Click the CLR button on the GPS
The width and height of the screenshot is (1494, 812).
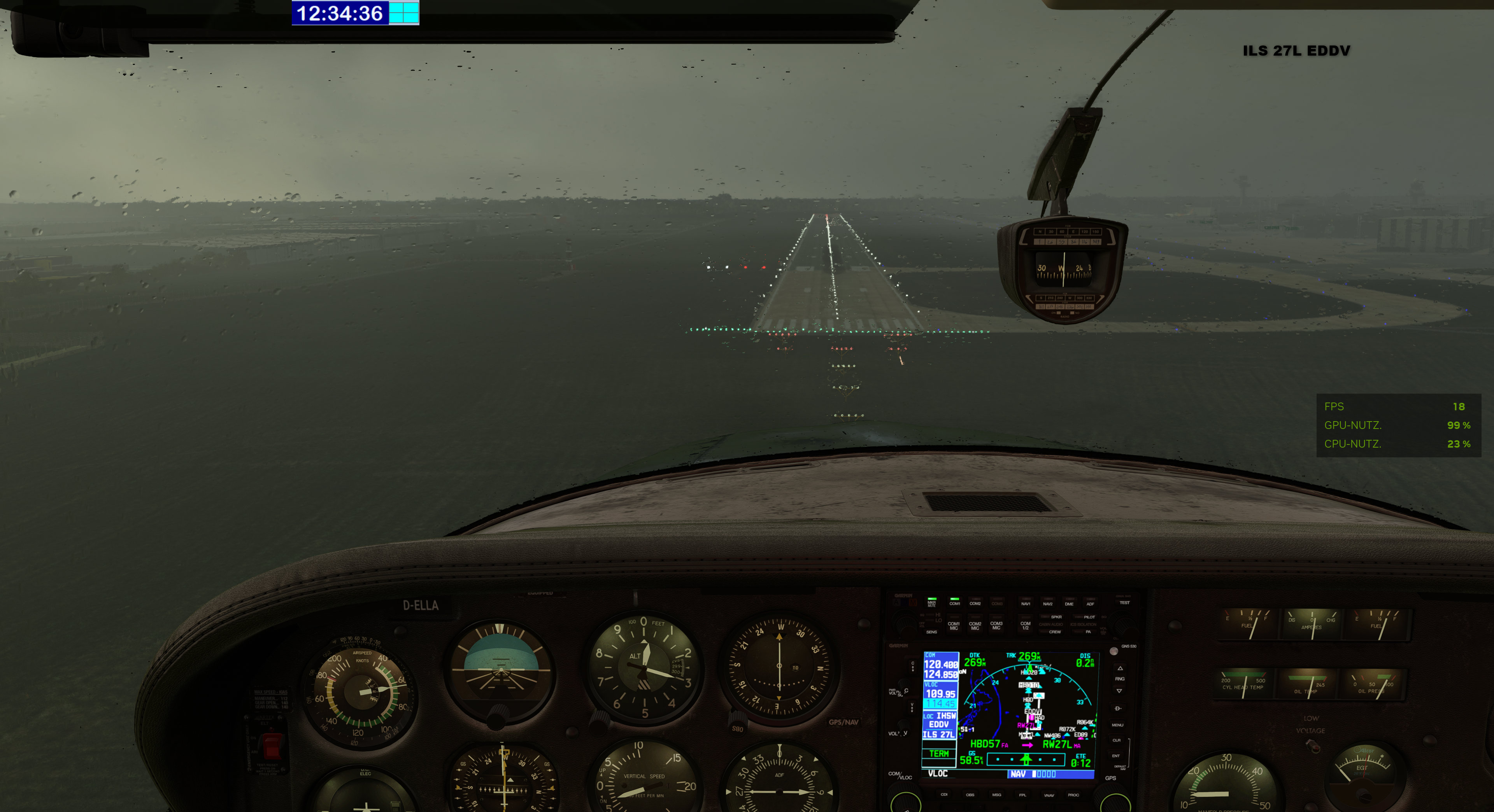1117,740
